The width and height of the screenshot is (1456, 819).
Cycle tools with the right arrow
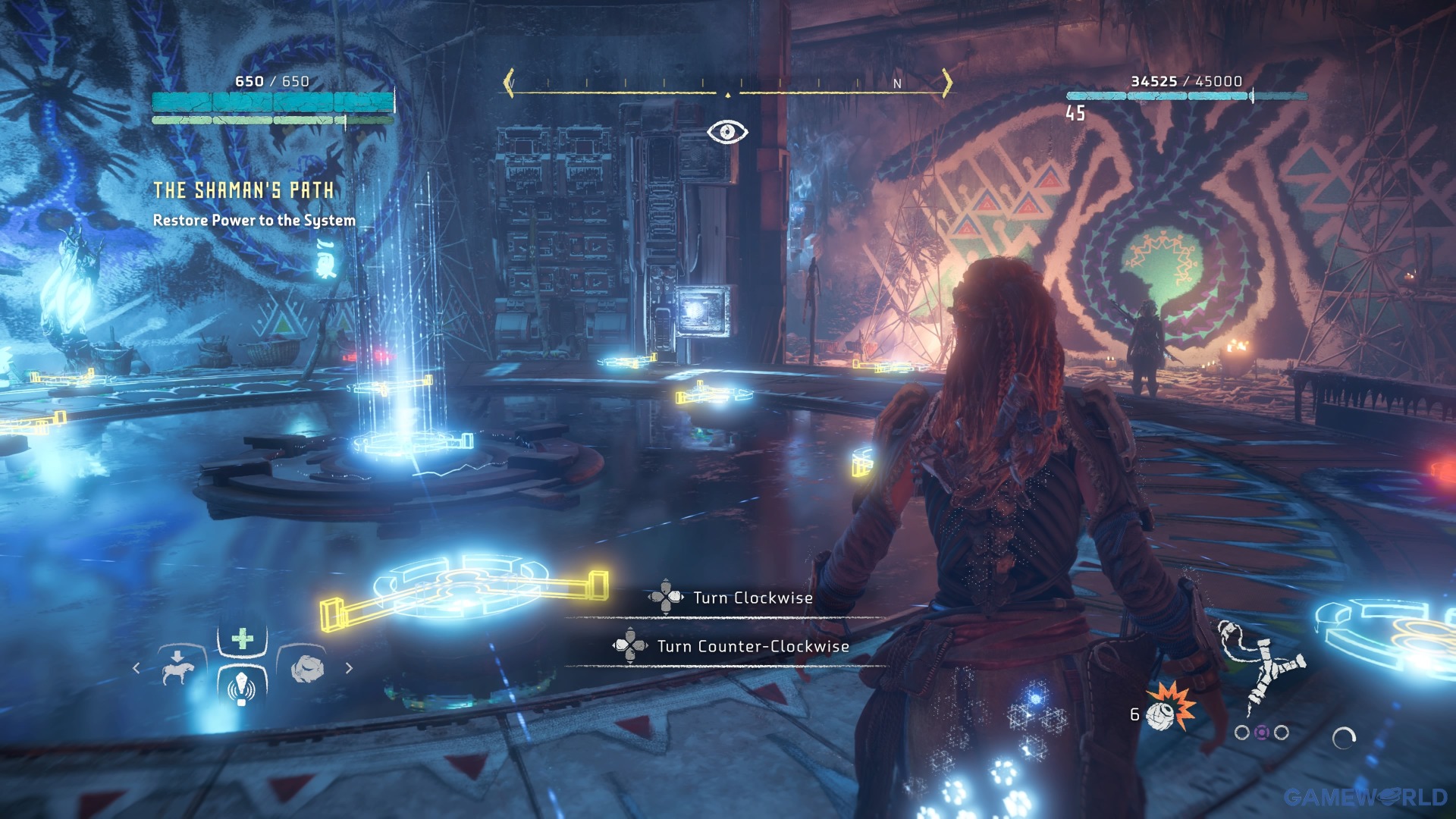click(349, 668)
